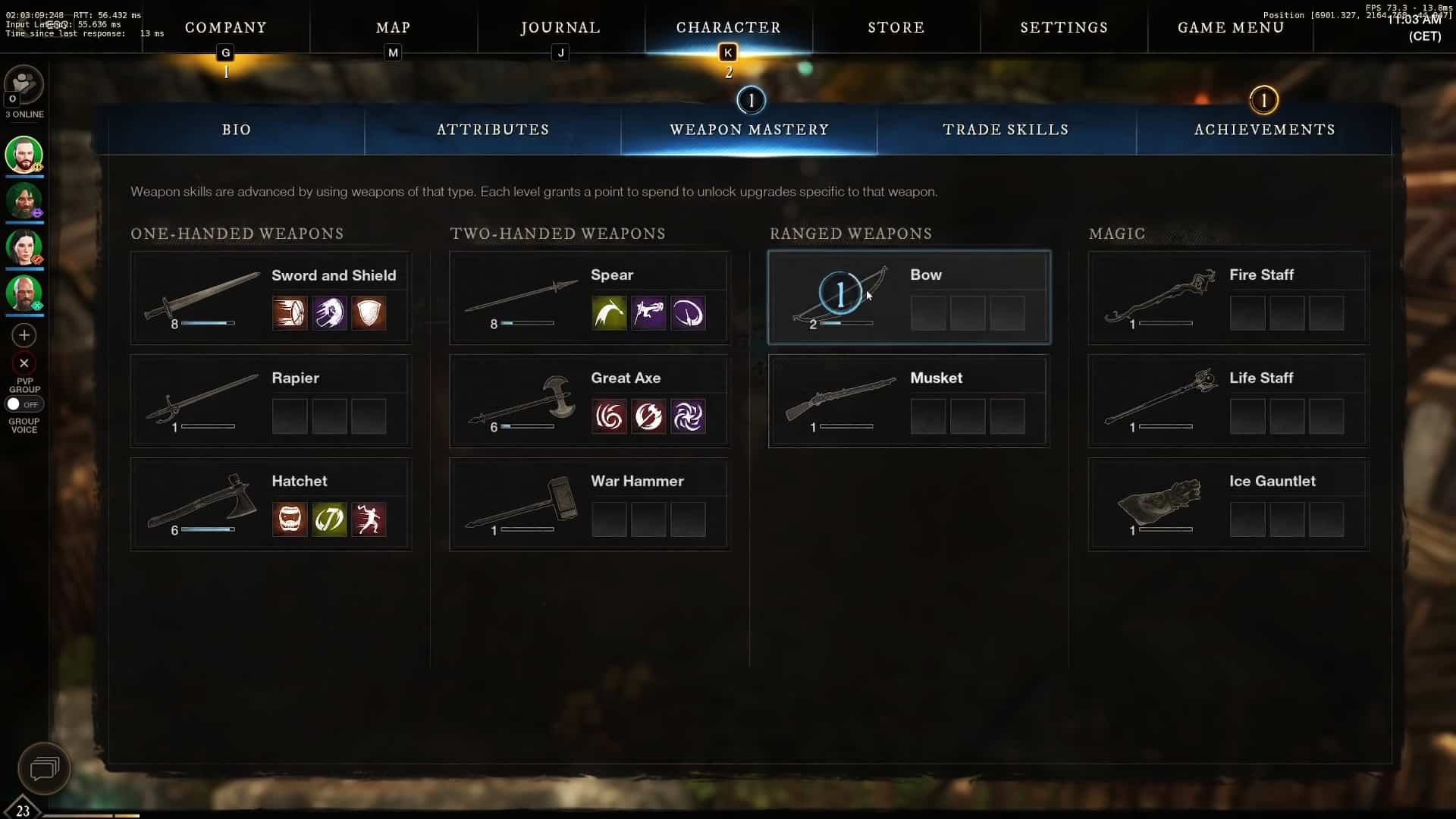Screen dimensions: 1456x819
Task: Click the plus icon to invite a group member
Action: point(24,334)
